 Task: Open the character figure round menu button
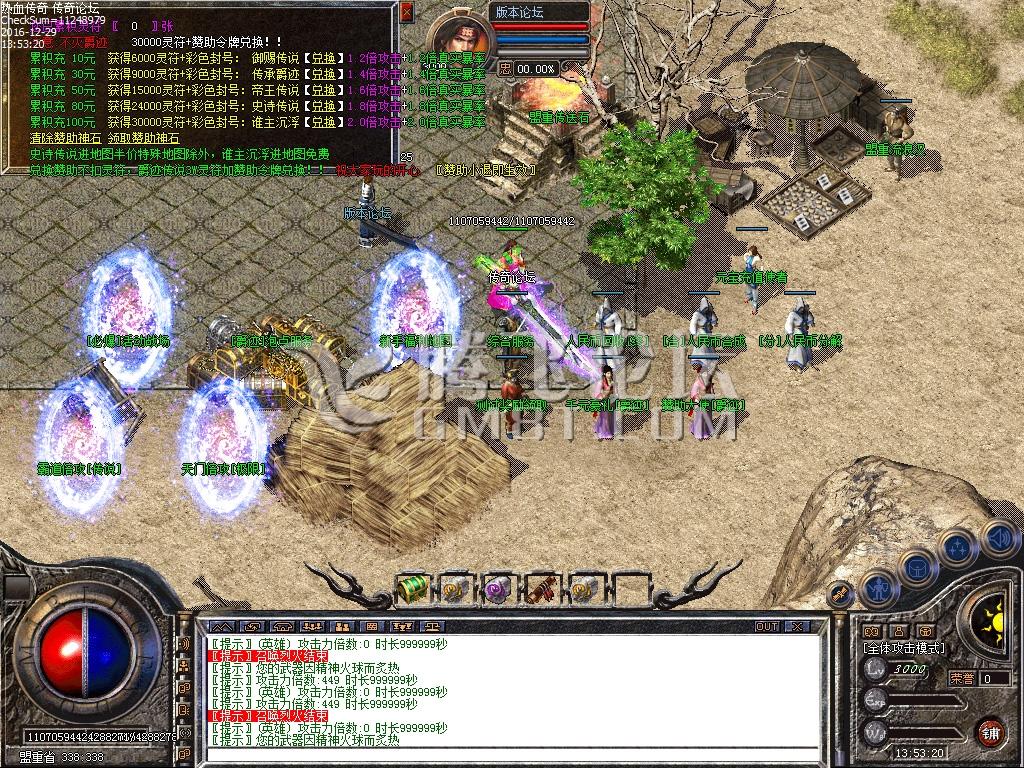click(879, 590)
